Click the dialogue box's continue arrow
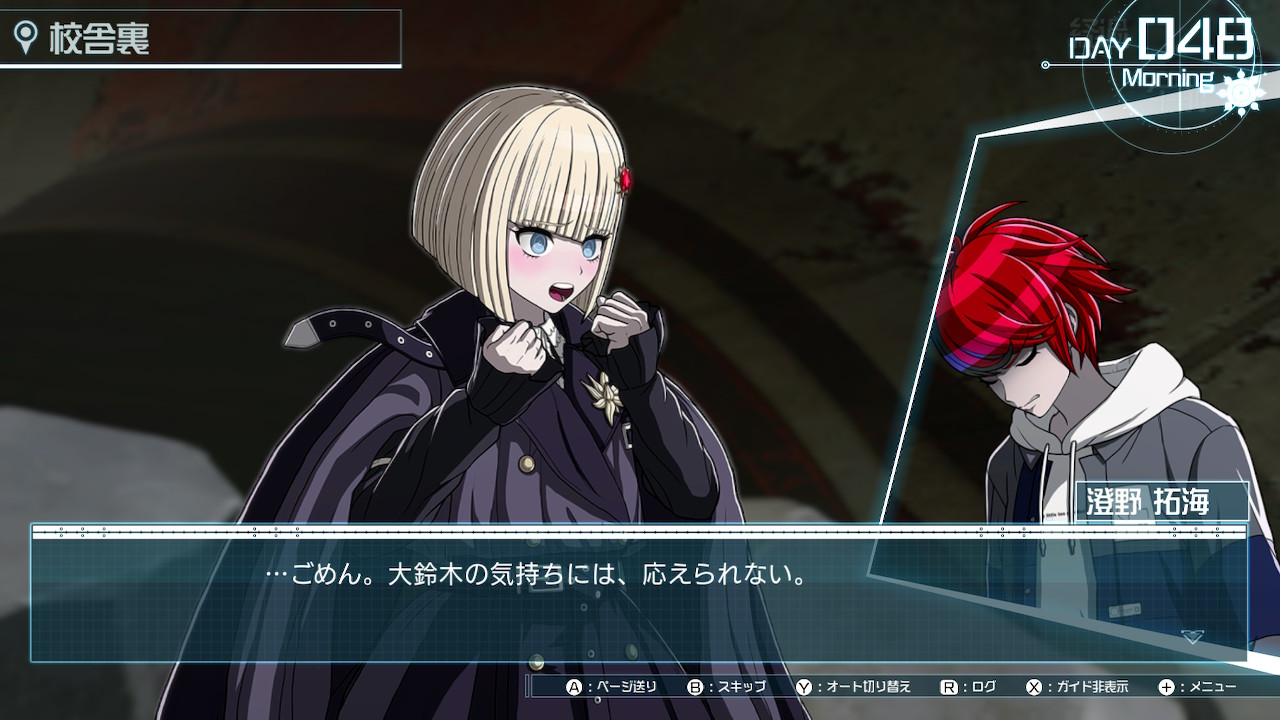Viewport: 1280px width, 720px height. point(1192,636)
